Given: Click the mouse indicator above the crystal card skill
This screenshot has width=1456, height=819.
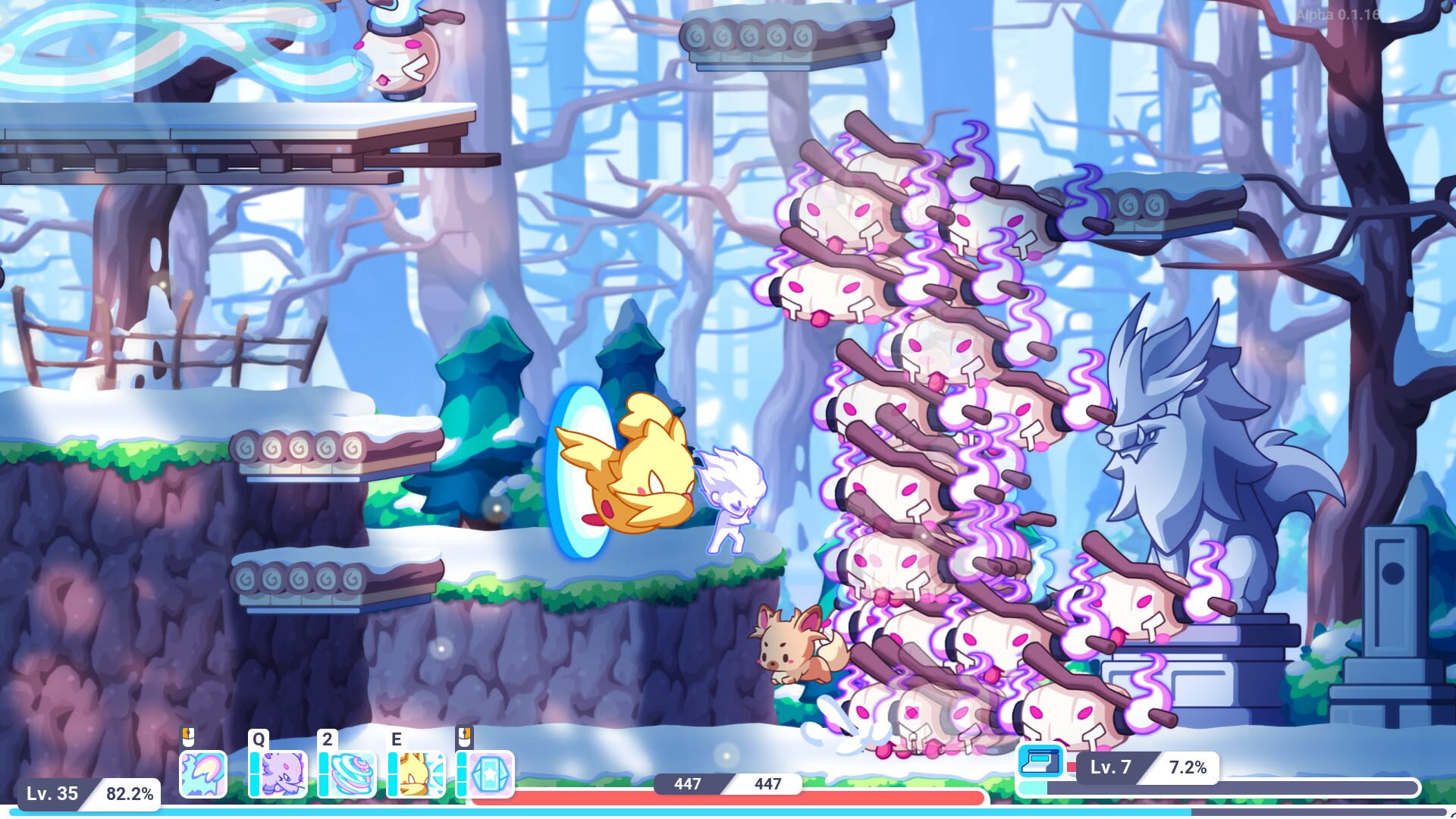Looking at the screenshot, I should pyautogui.click(x=463, y=739).
